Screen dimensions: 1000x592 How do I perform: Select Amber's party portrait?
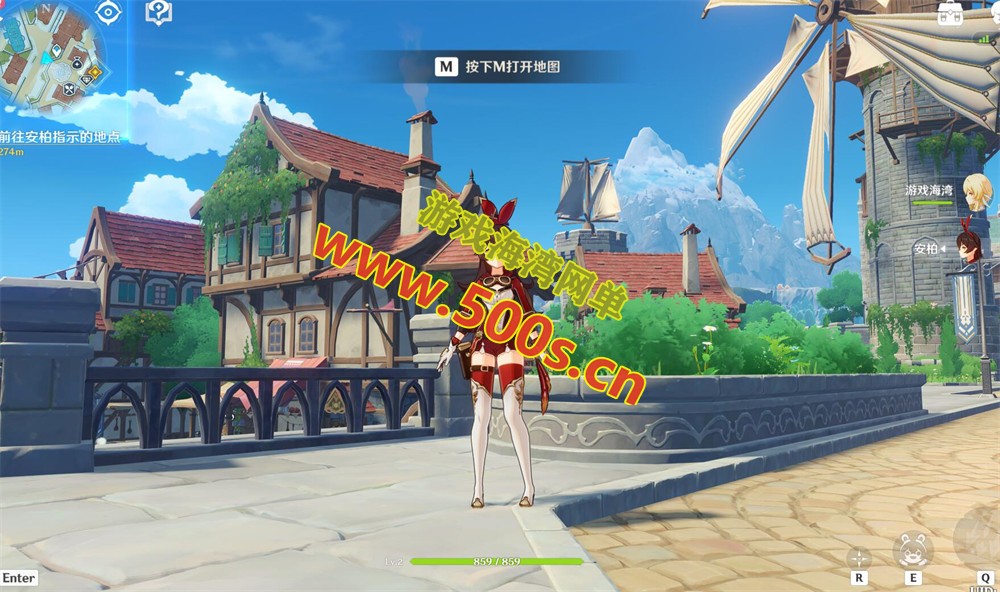pos(968,247)
